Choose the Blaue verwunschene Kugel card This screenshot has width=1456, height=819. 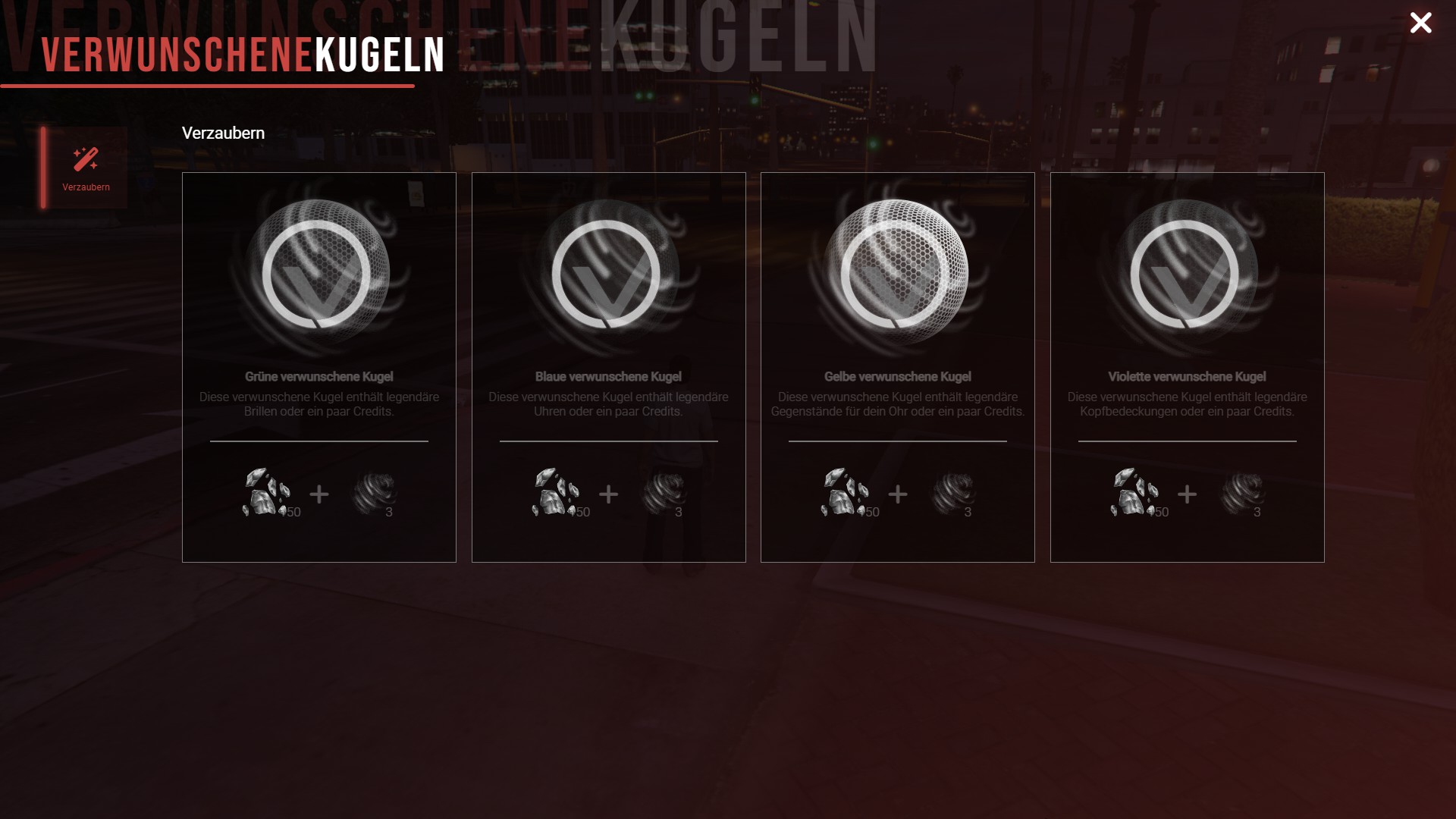pos(608,367)
